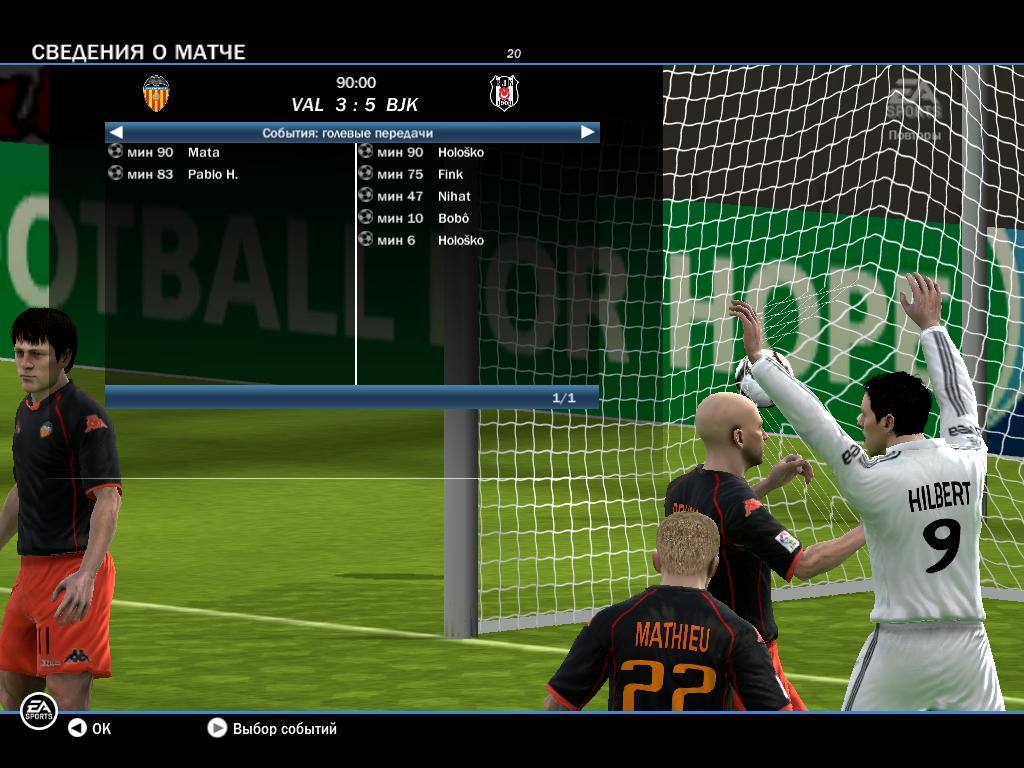Open the Выбор событий option
Screen dimensions: 1024x768
[272, 729]
